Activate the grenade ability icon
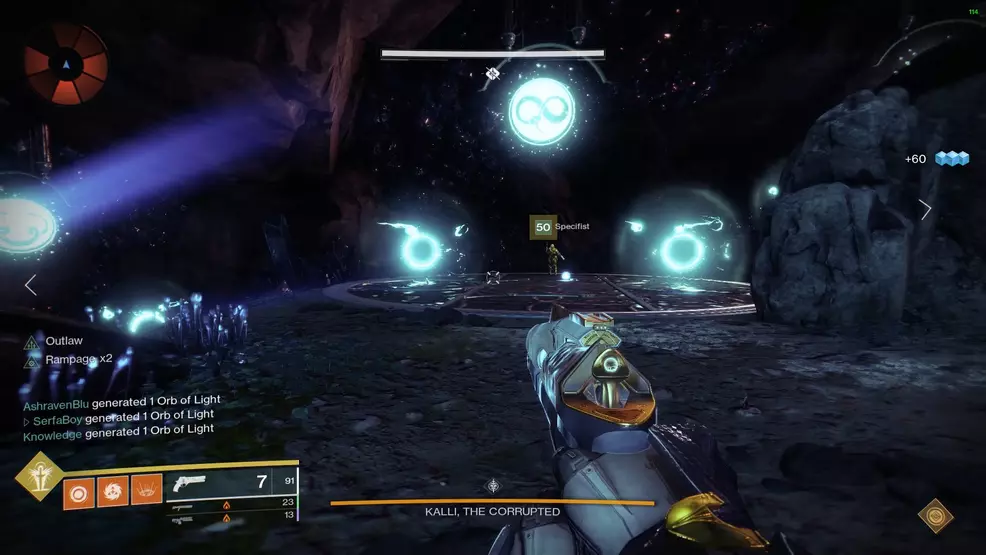The image size is (986, 555). point(79,492)
